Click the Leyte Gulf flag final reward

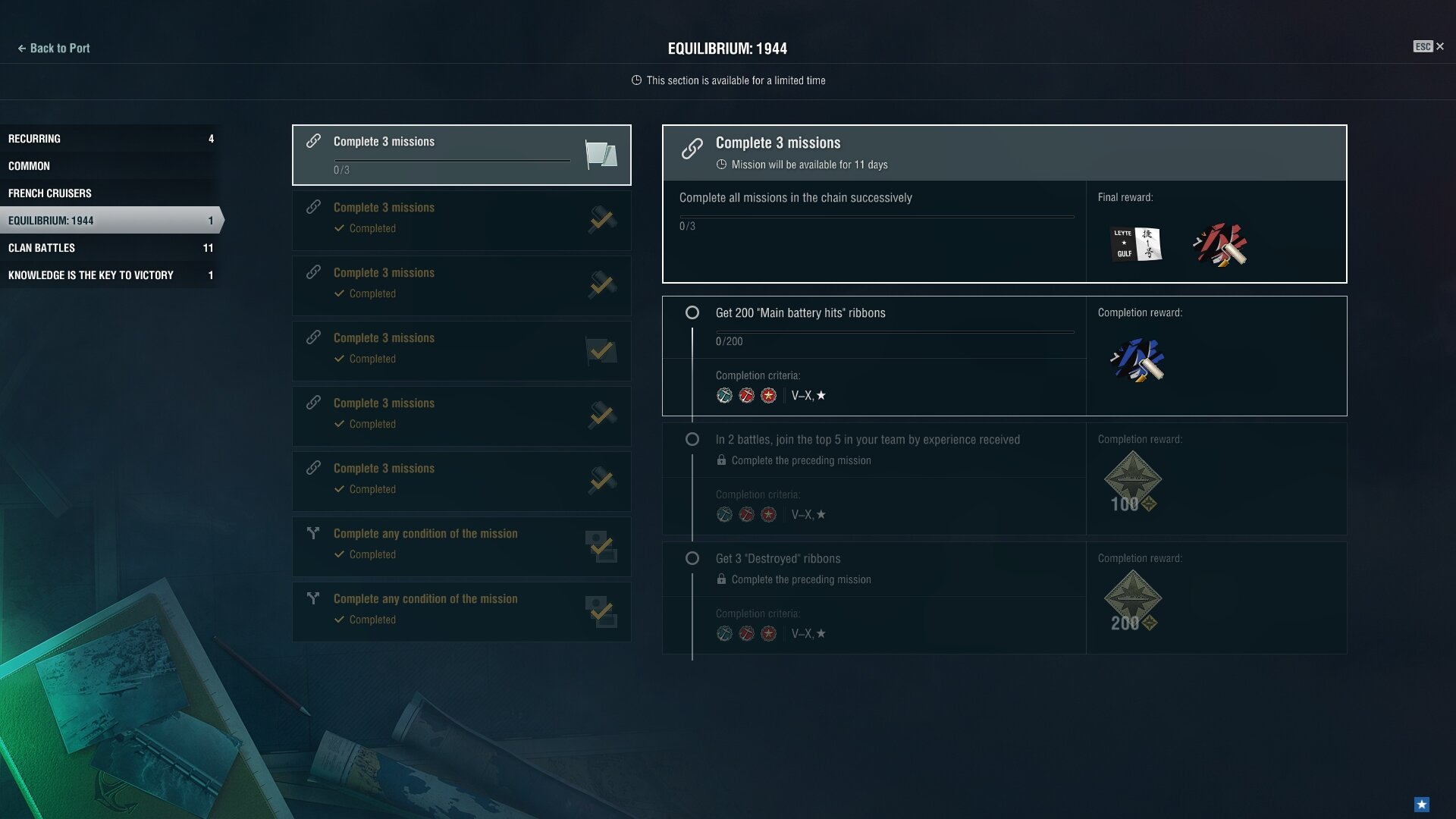(x=1136, y=244)
